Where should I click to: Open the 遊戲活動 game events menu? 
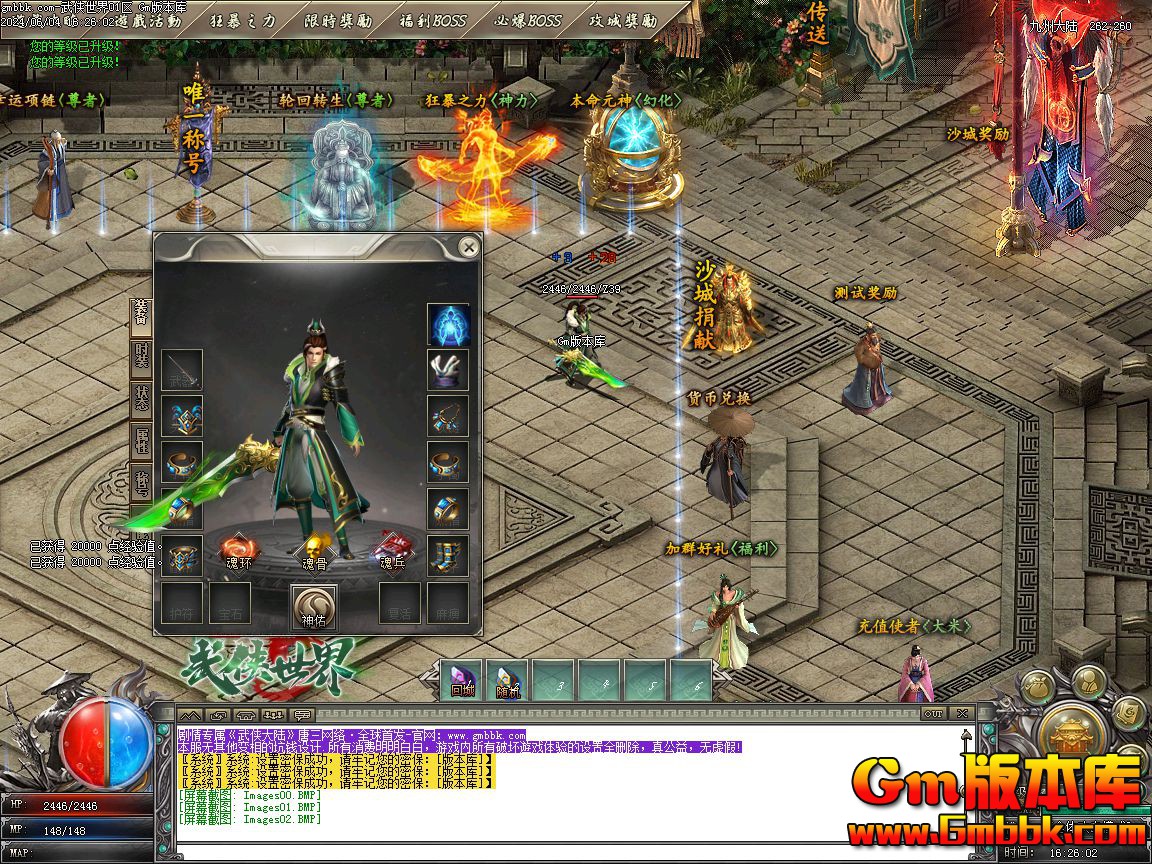tap(147, 20)
